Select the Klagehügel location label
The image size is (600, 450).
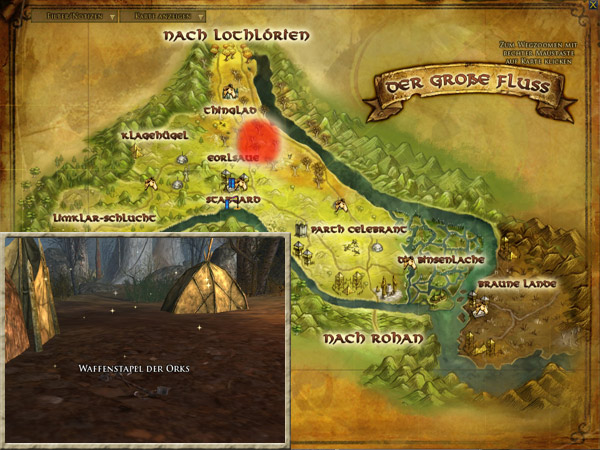[x=151, y=135]
